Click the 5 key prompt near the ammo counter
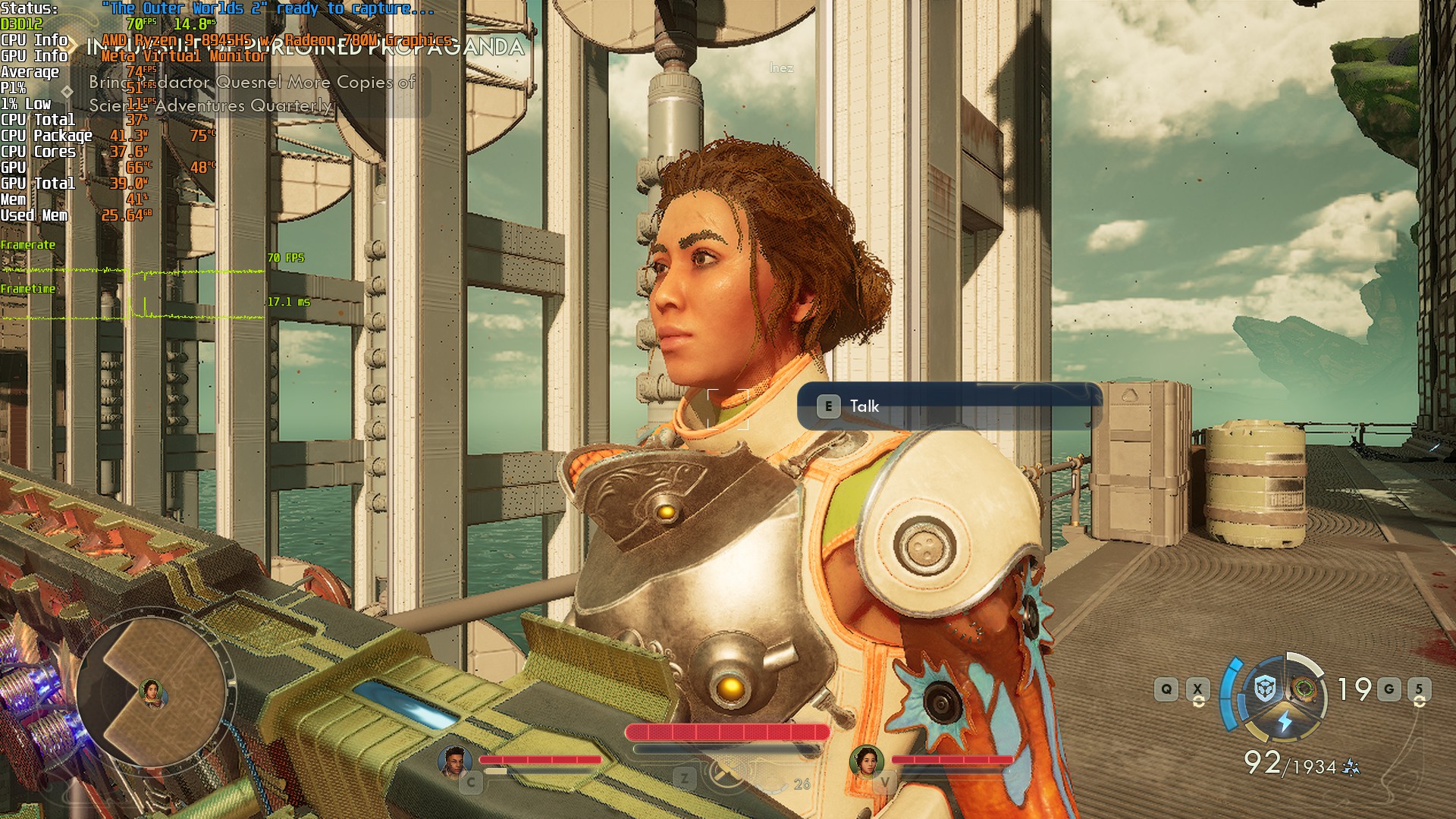Image resolution: width=1456 pixels, height=819 pixels. tap(1420, 688)
